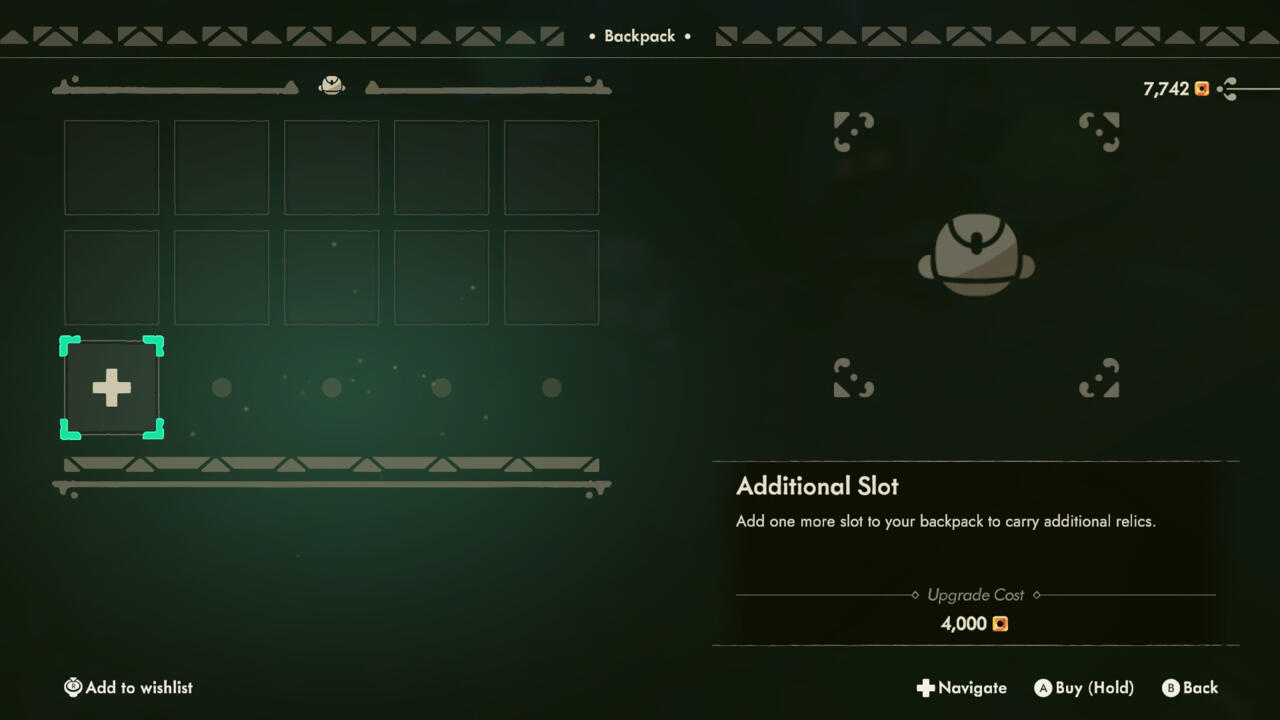Click the B button prompt beside Back
Screen dimensions: 1280x720
tap(1170, 688)
